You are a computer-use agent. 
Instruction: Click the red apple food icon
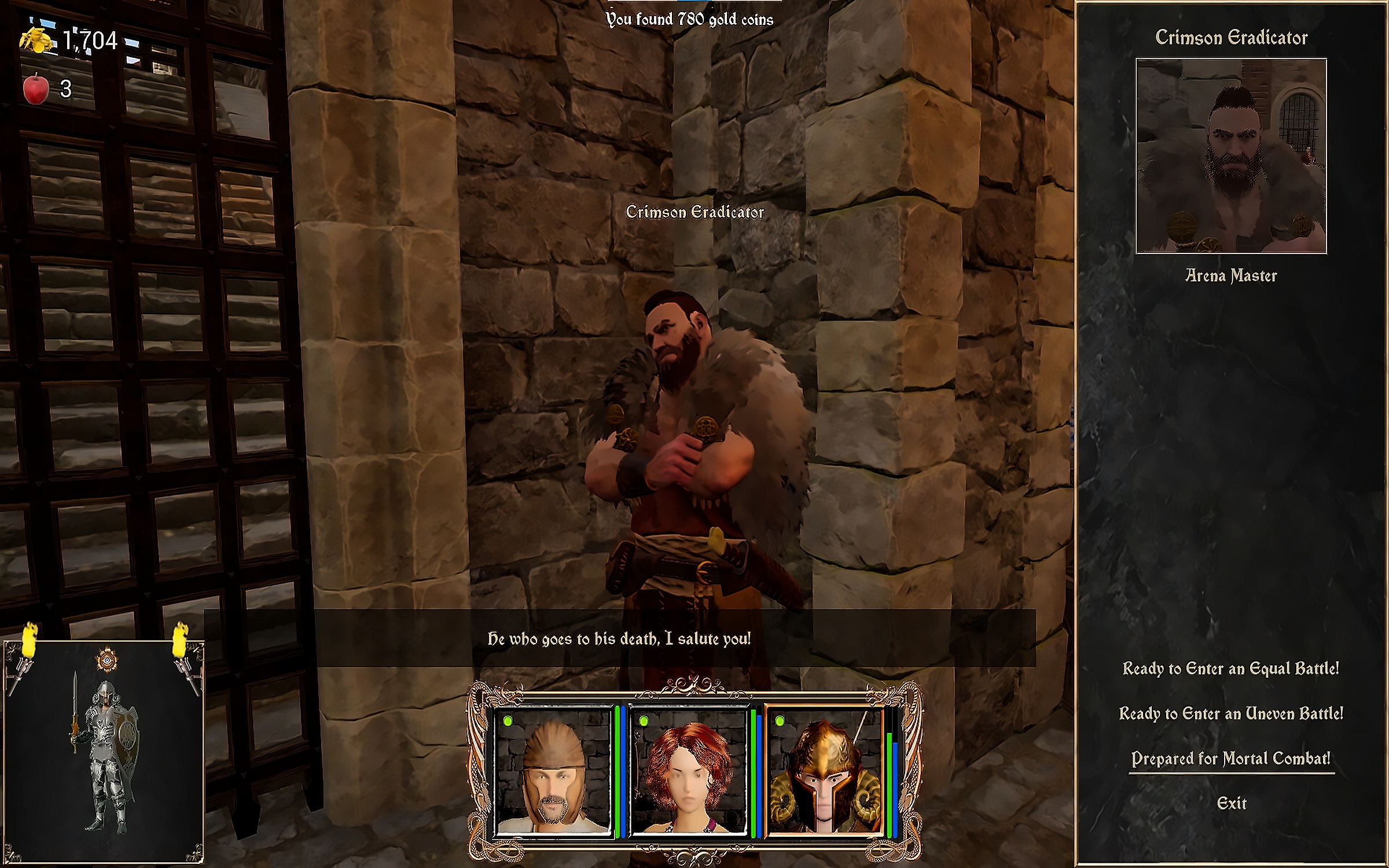[36, 89]
